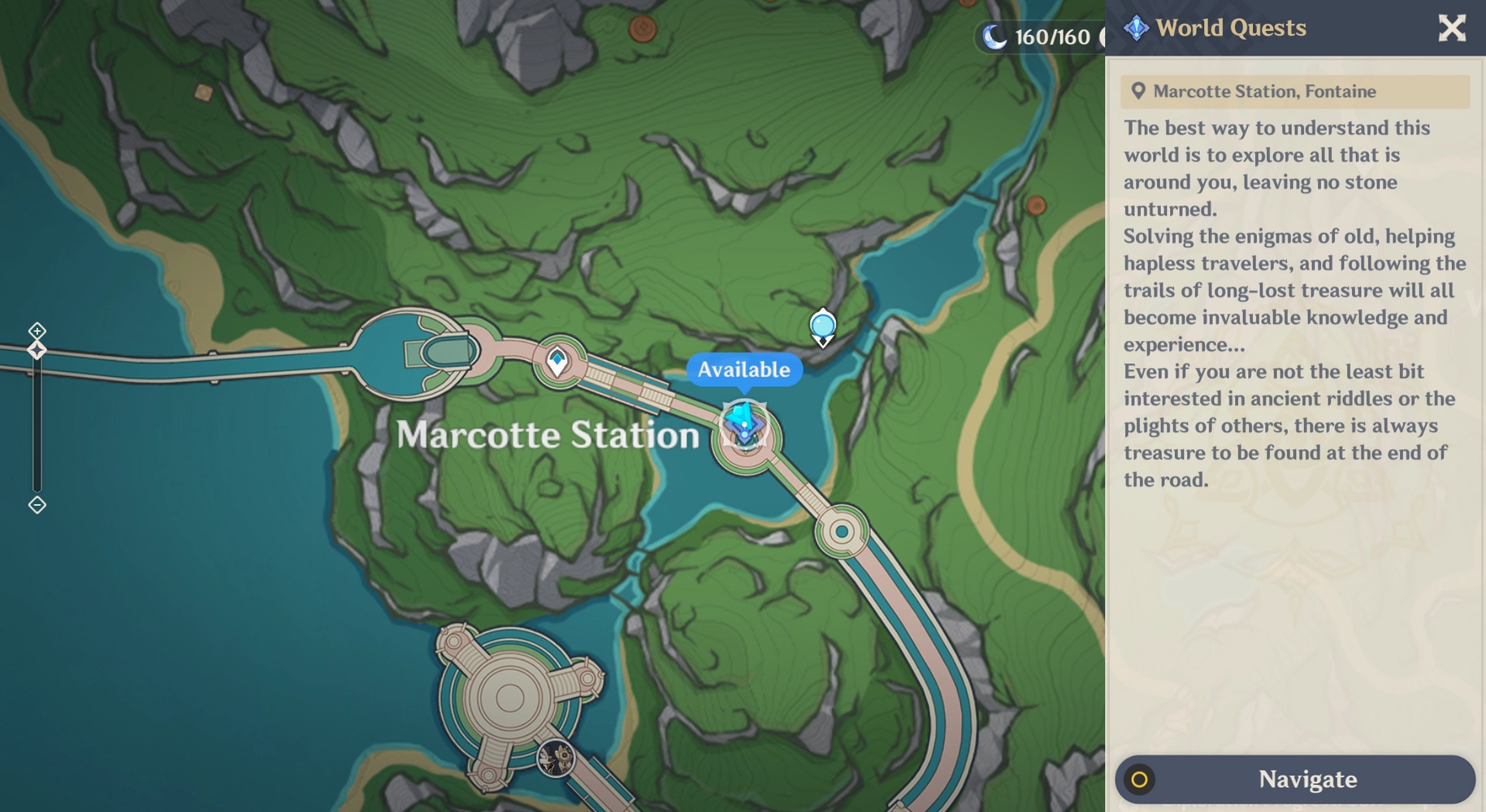This screenshot has width=1486, height=812.
Task: Toggle the zoom-out control below the map slider
Action: click(37, 506)
